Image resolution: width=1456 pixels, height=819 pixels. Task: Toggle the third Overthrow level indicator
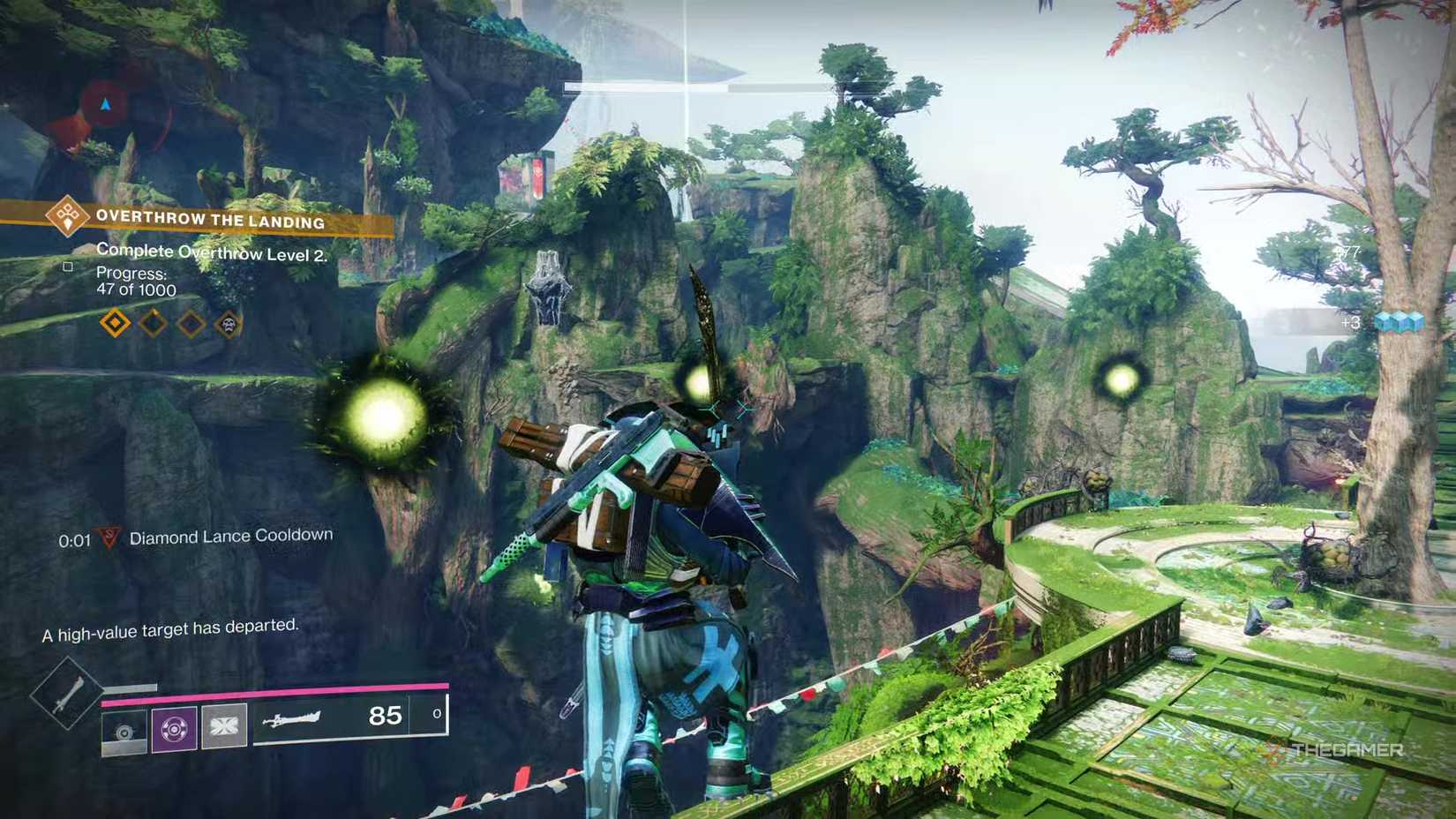tap(191, 324)
